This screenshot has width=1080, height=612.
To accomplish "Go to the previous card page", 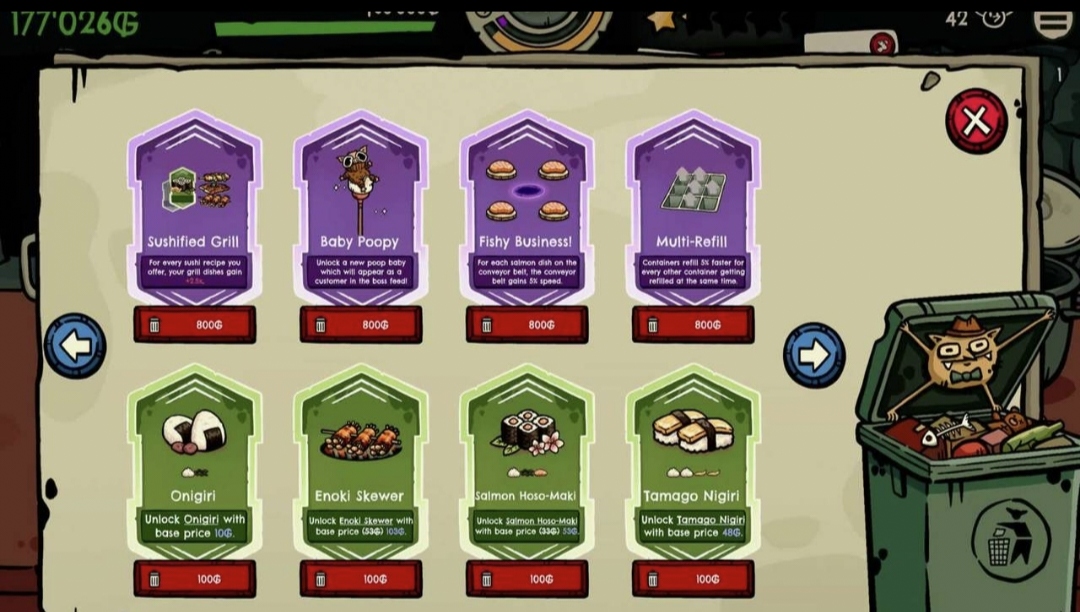I will [75, 346].
